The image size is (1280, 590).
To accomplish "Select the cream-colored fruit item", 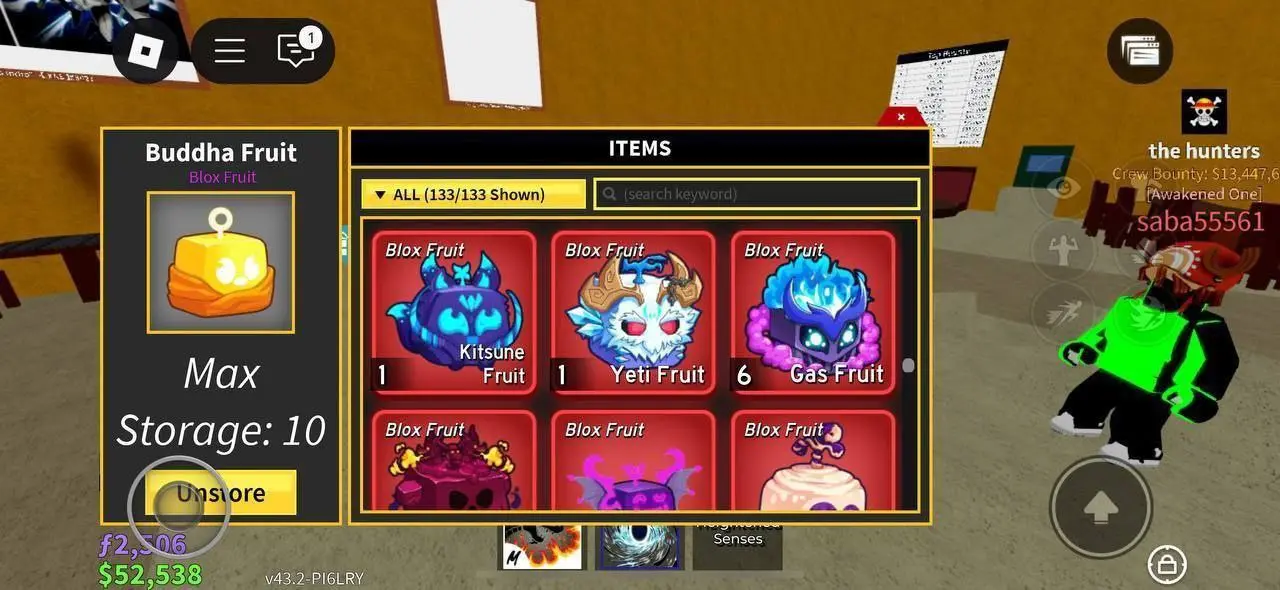I will (812, 462).
